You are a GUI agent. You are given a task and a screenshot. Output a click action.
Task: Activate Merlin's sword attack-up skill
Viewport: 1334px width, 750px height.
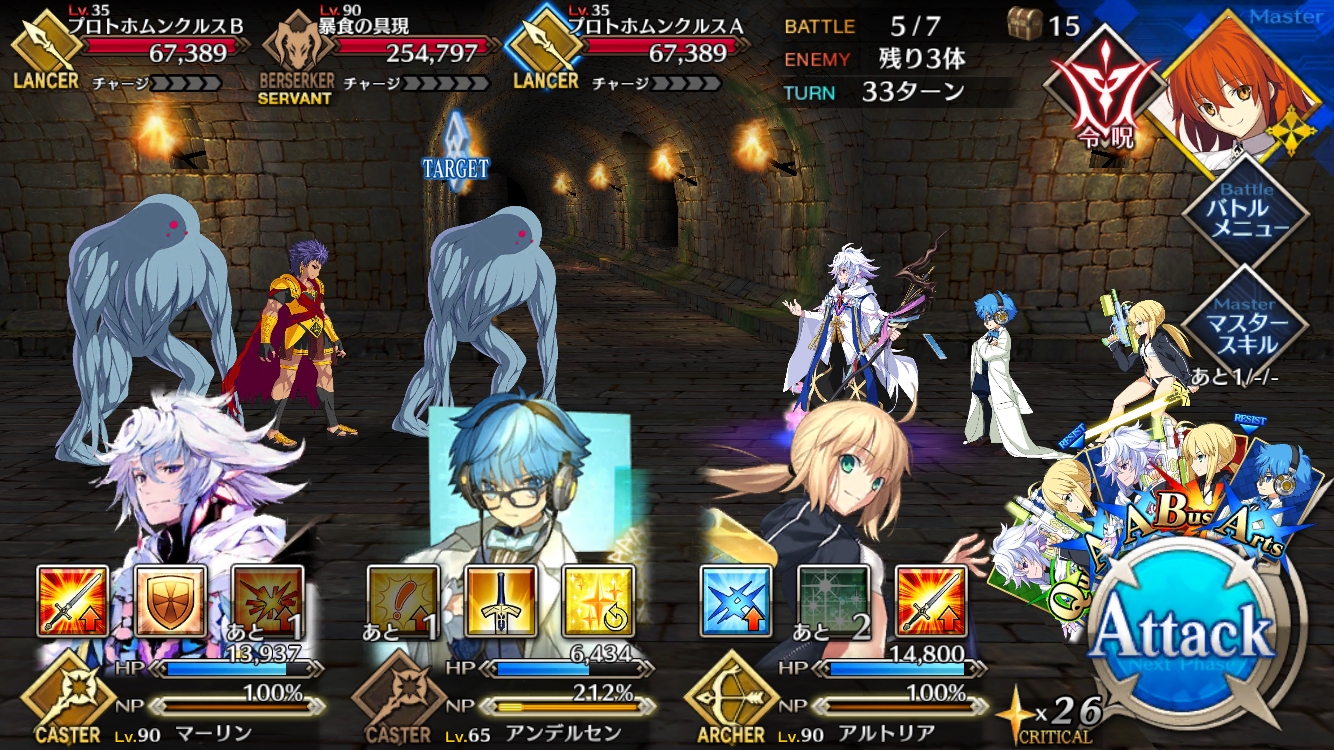[x=73, y=601]
